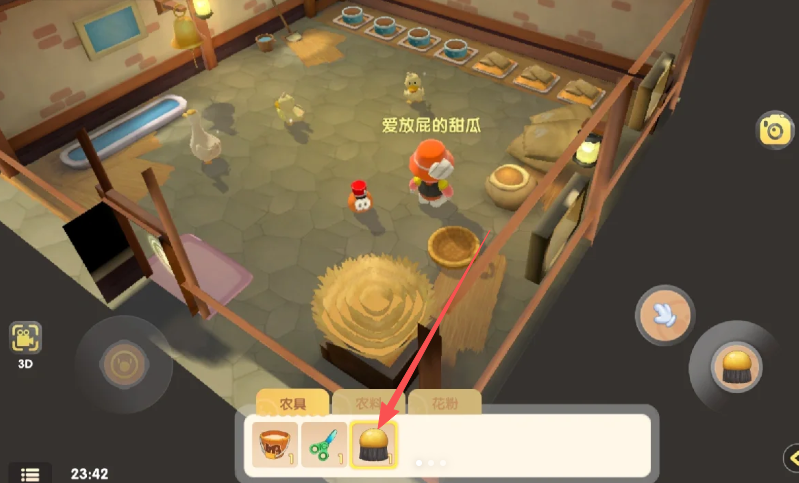The image size is (799, 483).
Task: Open the 农料 tab
Action: (369, 404)
